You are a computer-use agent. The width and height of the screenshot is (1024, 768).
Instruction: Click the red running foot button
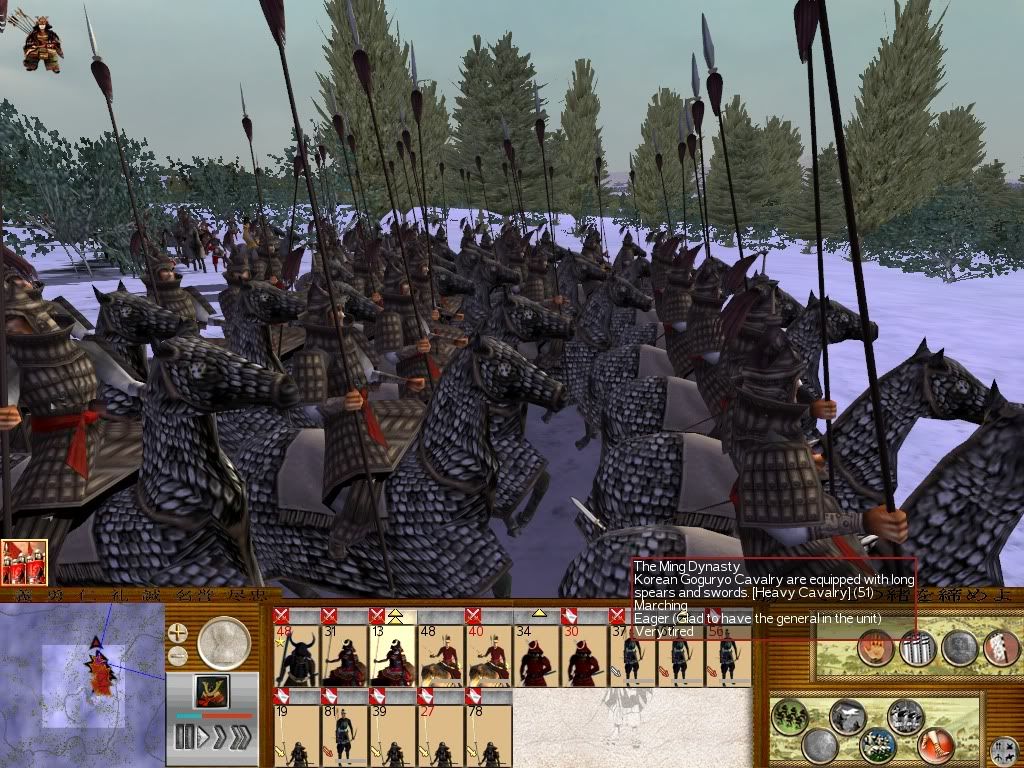click(935, 744)
